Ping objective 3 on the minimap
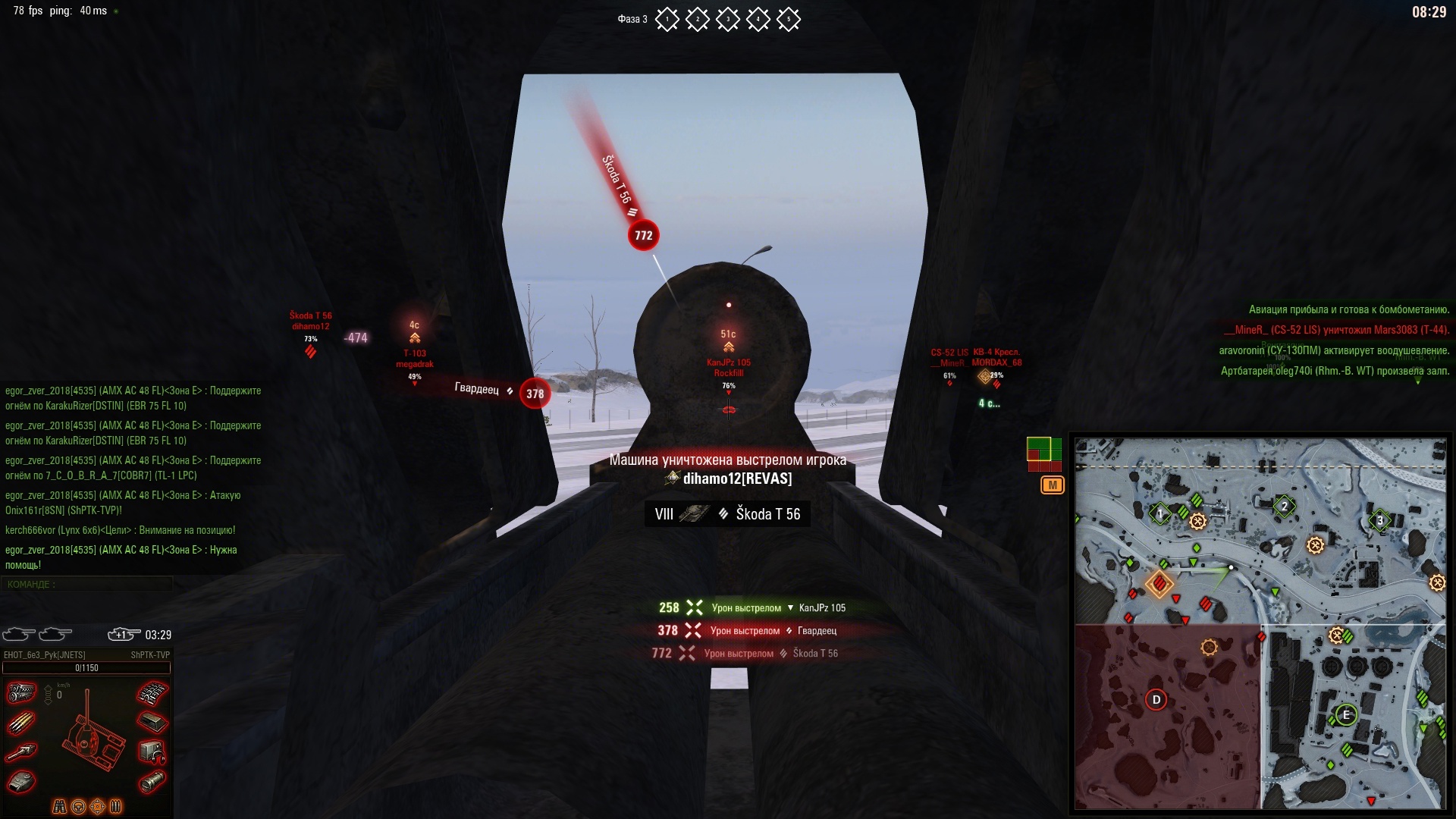This screenshot has height=819, width=1456. (x=1380, y=520)
